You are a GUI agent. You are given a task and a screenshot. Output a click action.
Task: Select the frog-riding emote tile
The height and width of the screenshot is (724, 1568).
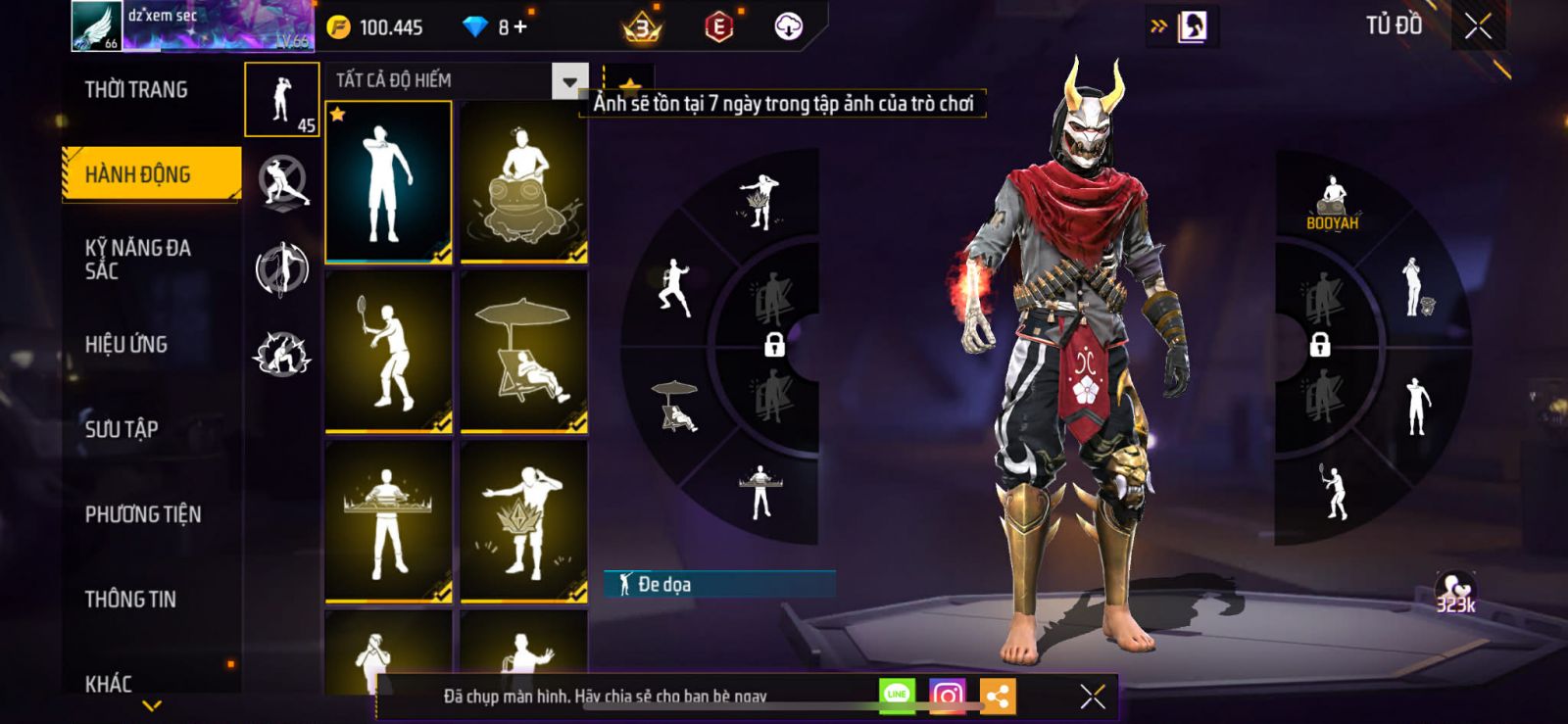pos(524,183)
